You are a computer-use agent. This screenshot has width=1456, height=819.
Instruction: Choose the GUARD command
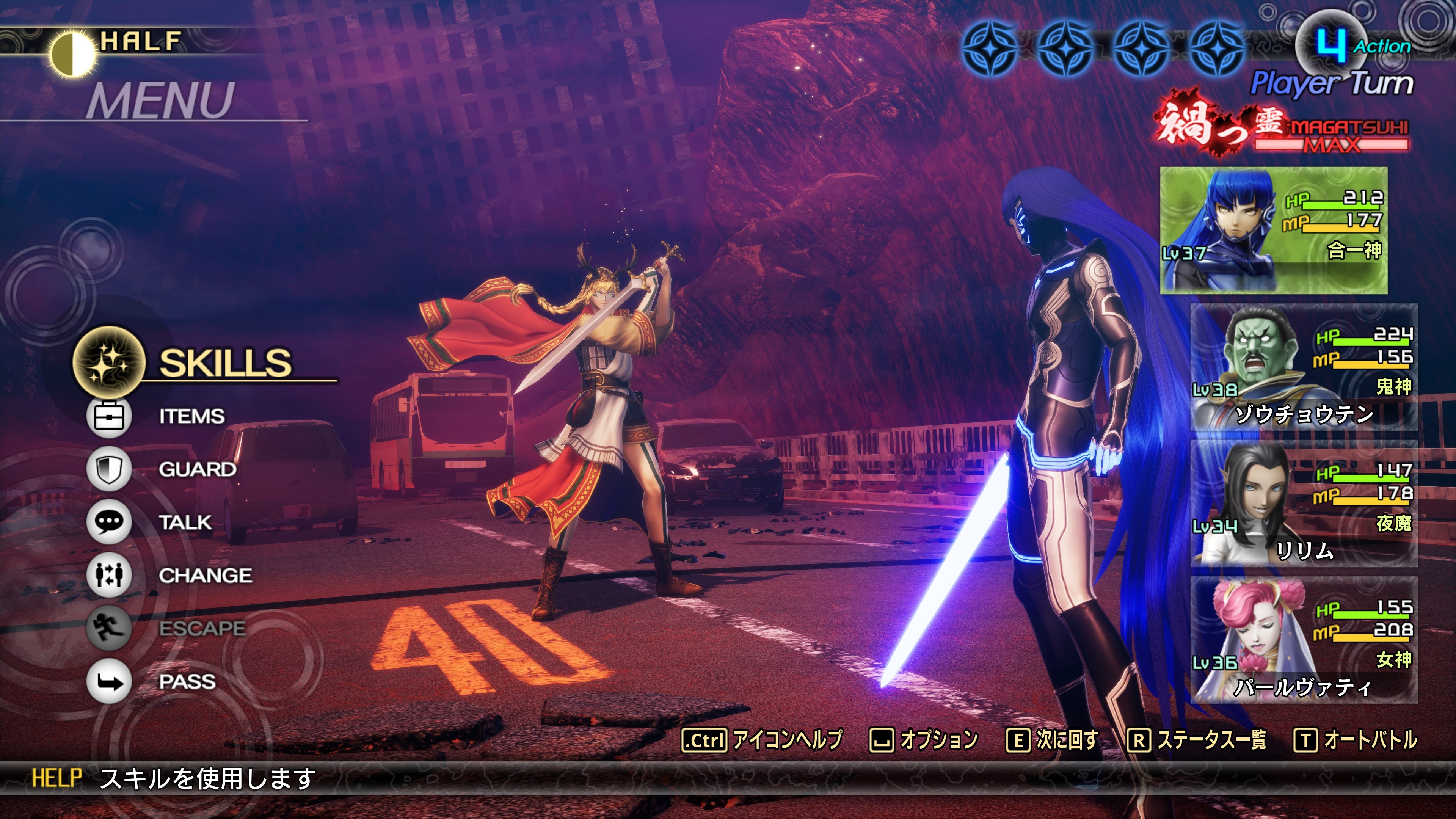pos(197,469)
